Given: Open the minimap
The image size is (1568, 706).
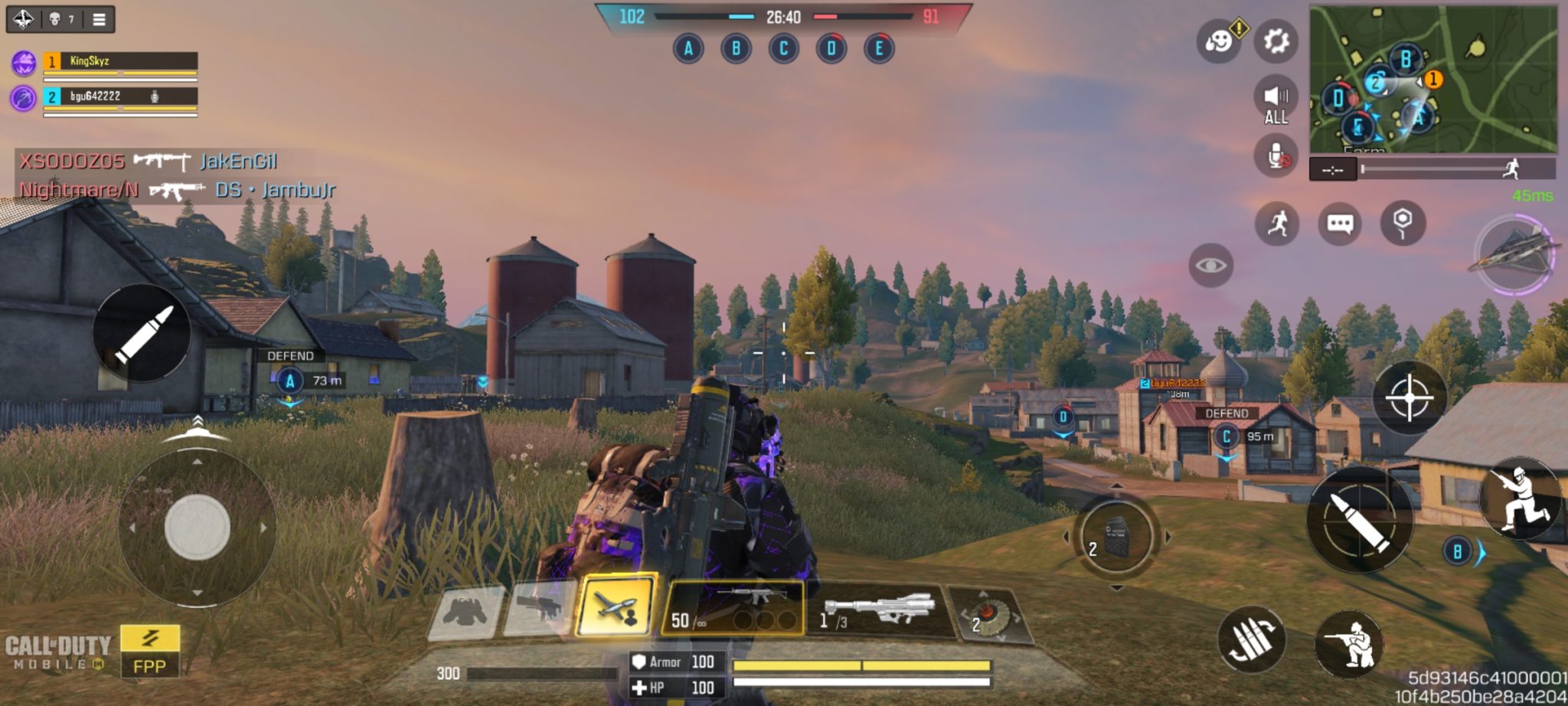Looking at the screenshot, I should pyautogui.click(x=1432, y=79).
